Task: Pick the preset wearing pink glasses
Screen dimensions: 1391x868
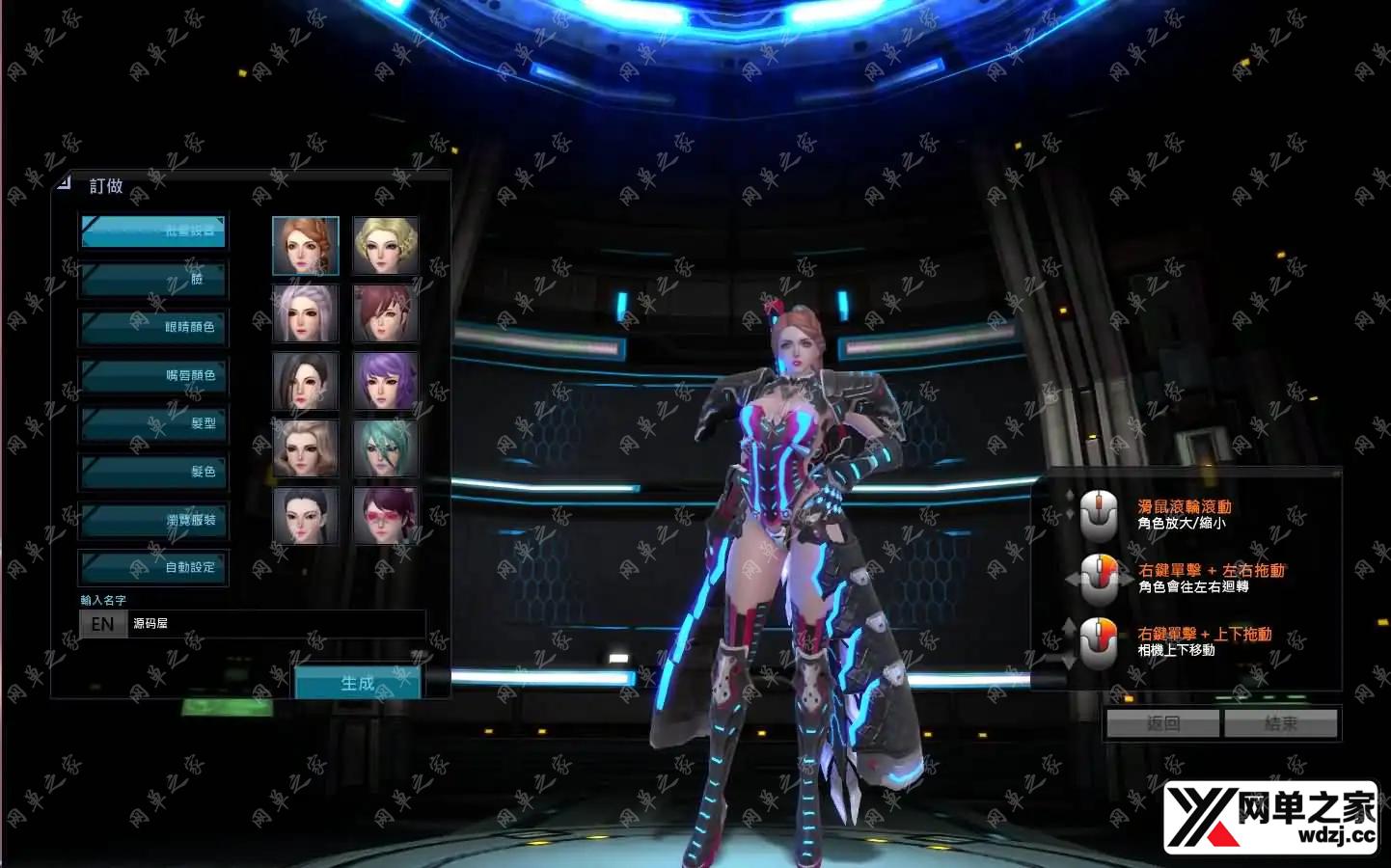Action: coord(386,516)
